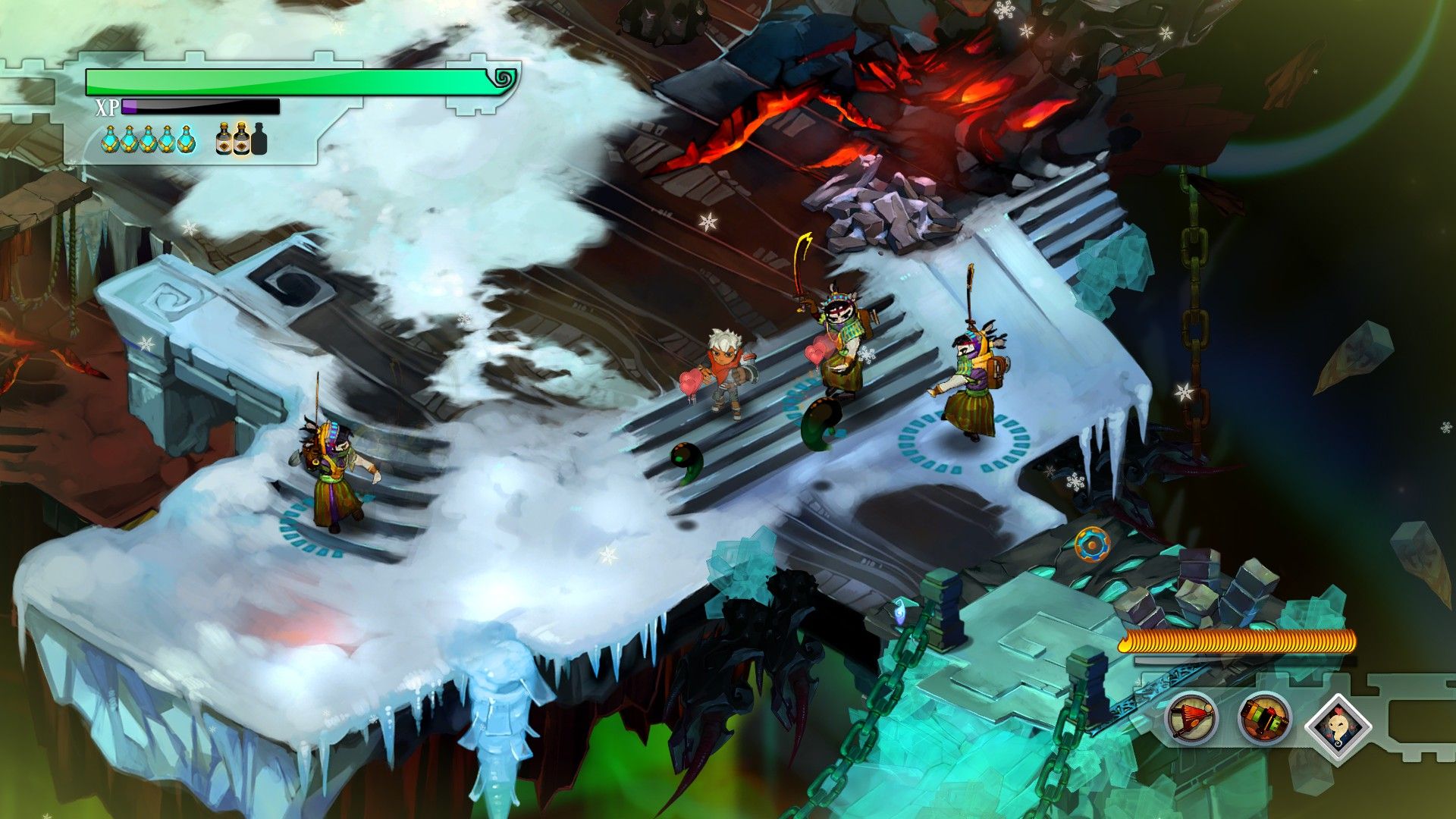1456x819 pixels.
Task: Click the empty black tonic silhouette
Action: pyautogui.click(x=259, y=139)
